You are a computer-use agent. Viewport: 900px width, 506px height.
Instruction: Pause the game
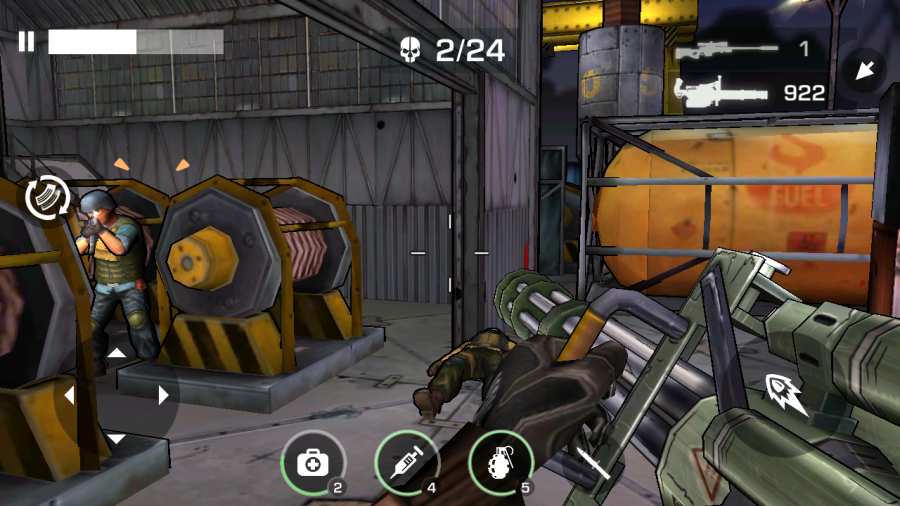pos(26,41)
